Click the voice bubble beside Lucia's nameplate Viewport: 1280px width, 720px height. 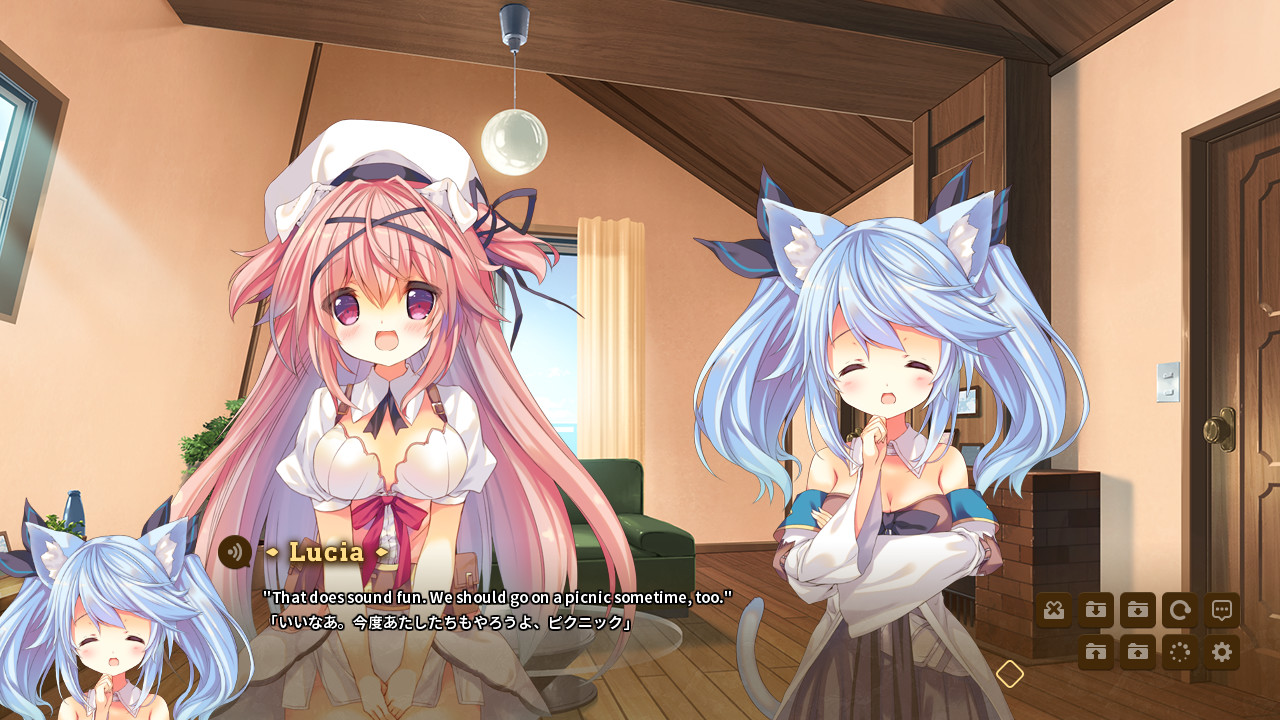point(236,552)
